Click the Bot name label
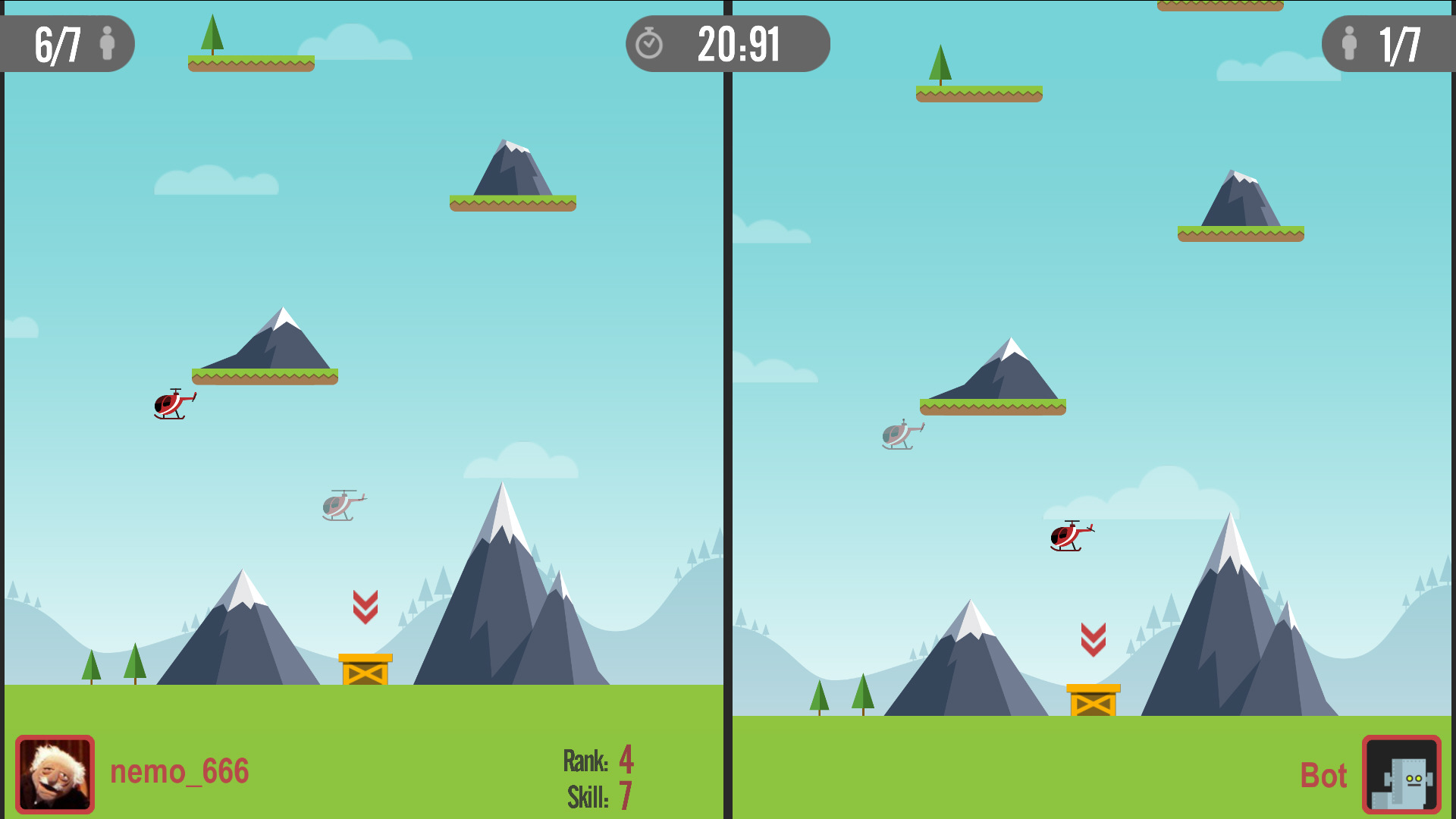Image resolution: width=1456 pixels, height=819 pixels. coord(1323,774)
